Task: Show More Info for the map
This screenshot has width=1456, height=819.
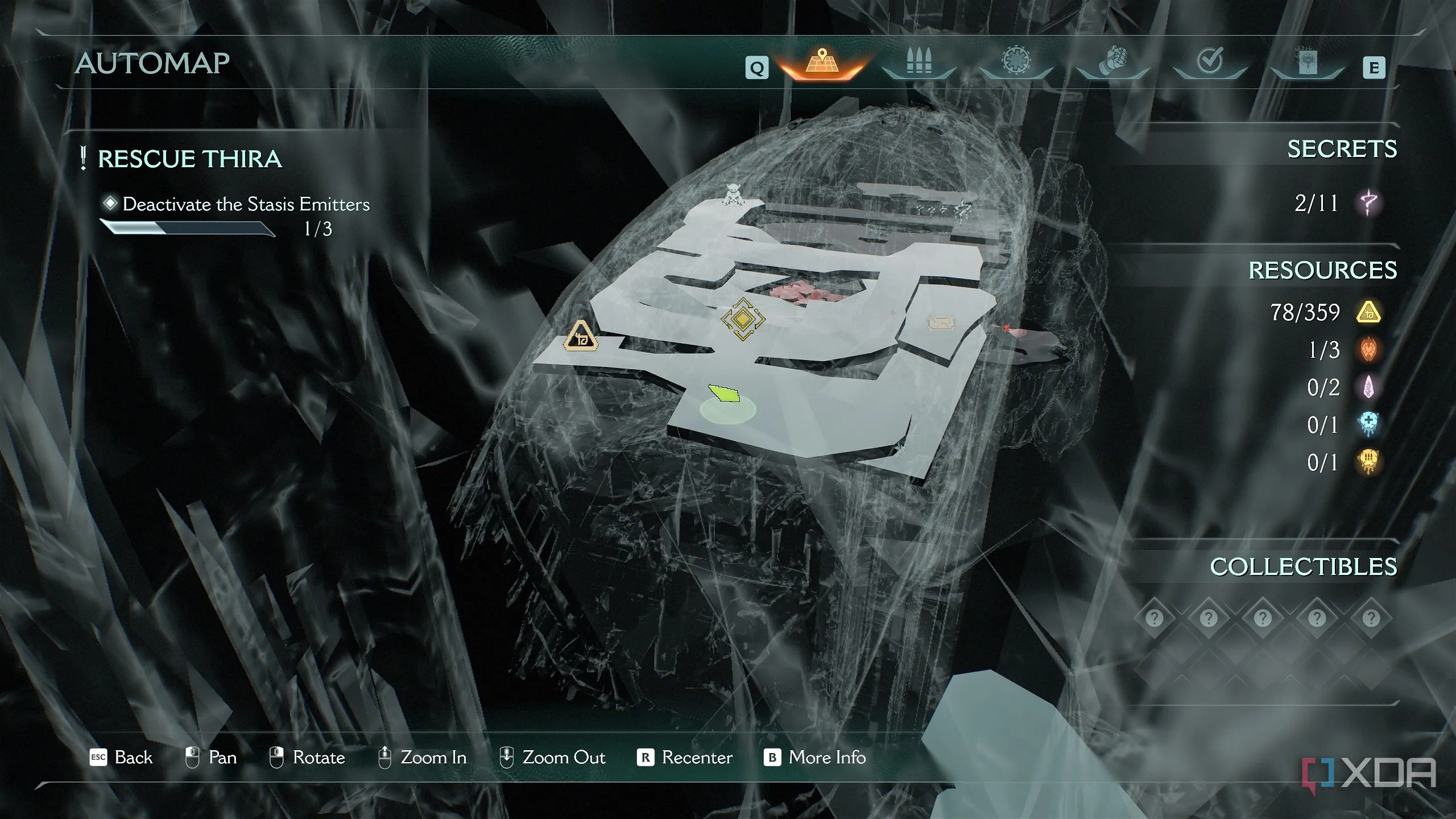Action: [815, 758]
